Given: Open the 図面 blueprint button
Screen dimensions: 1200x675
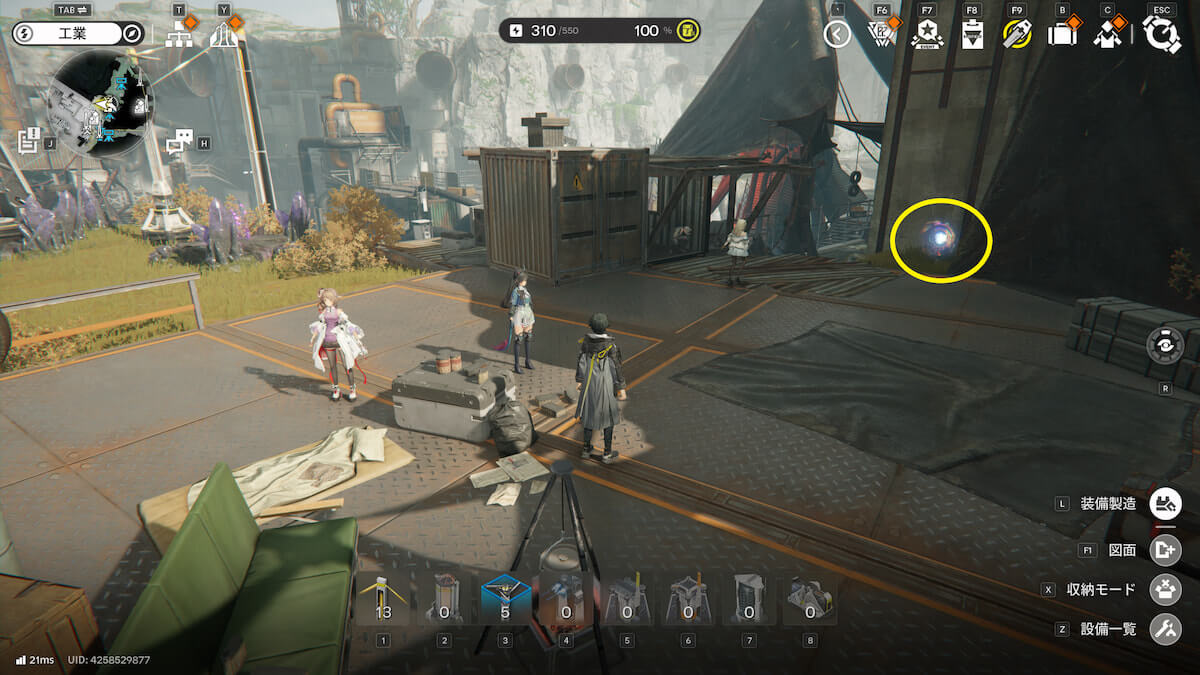Looking at the screenshot, I should point(1165,549).
